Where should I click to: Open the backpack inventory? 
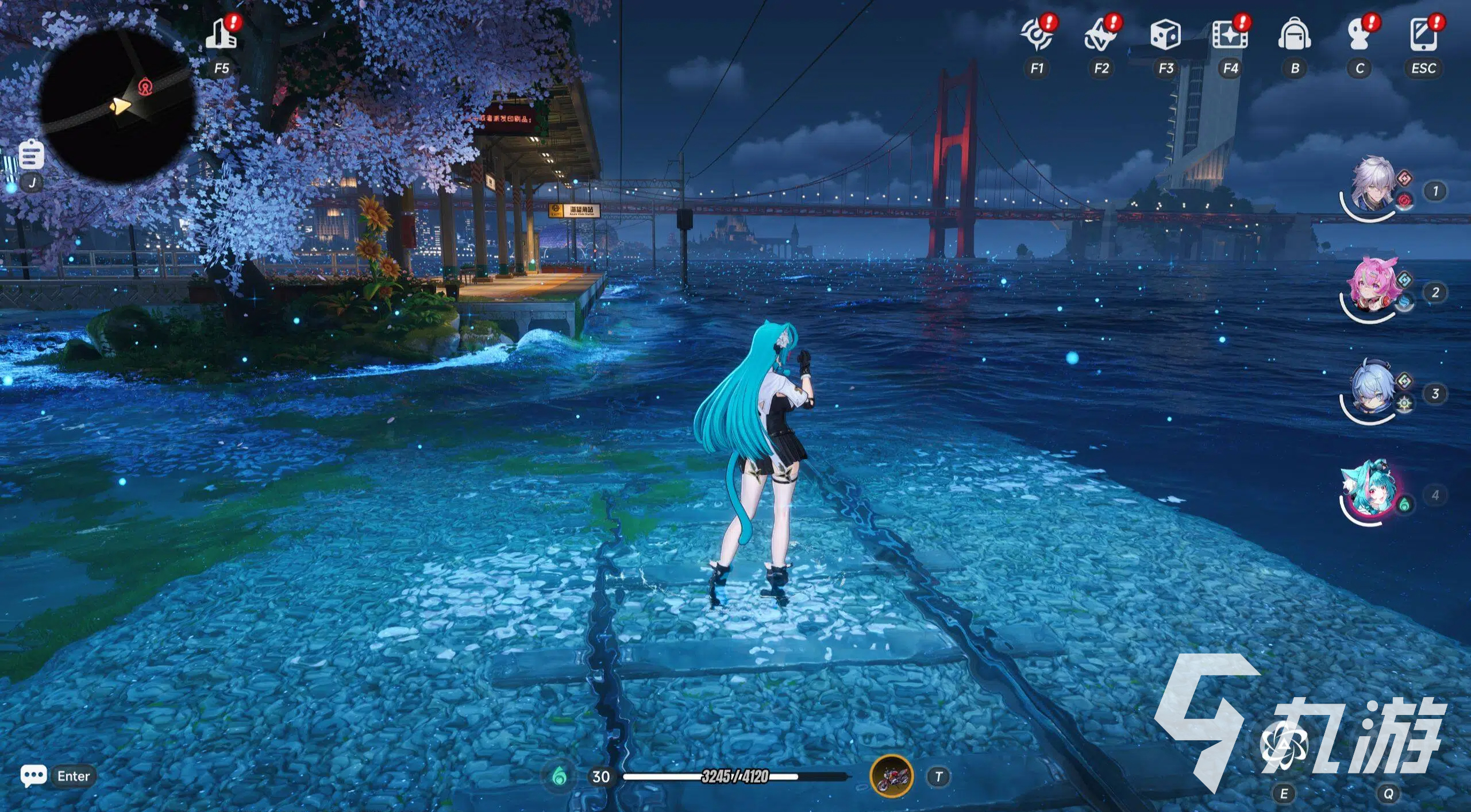coord(1295,34)
